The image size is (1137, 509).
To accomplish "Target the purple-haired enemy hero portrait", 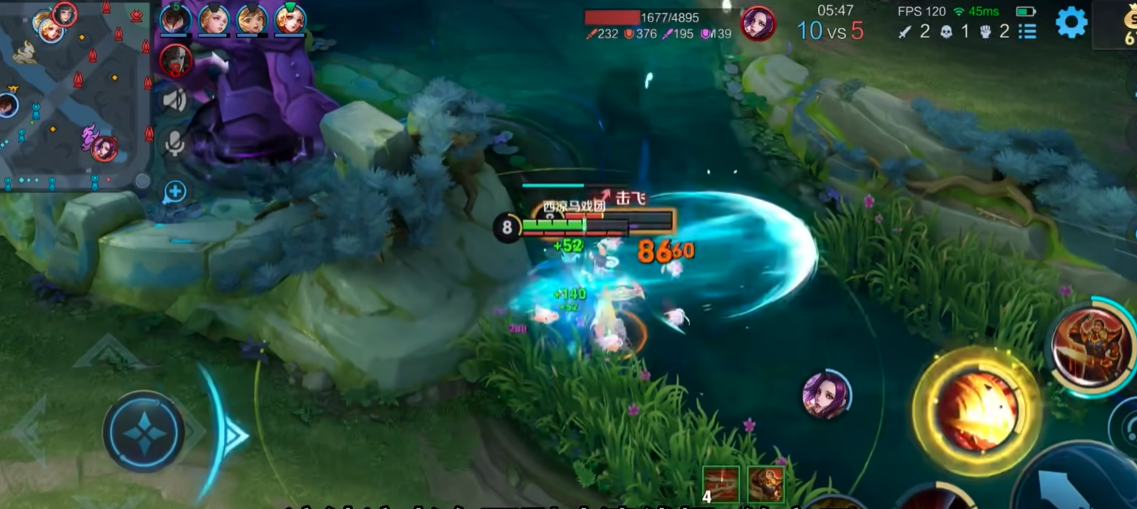I will coord(826,394).
